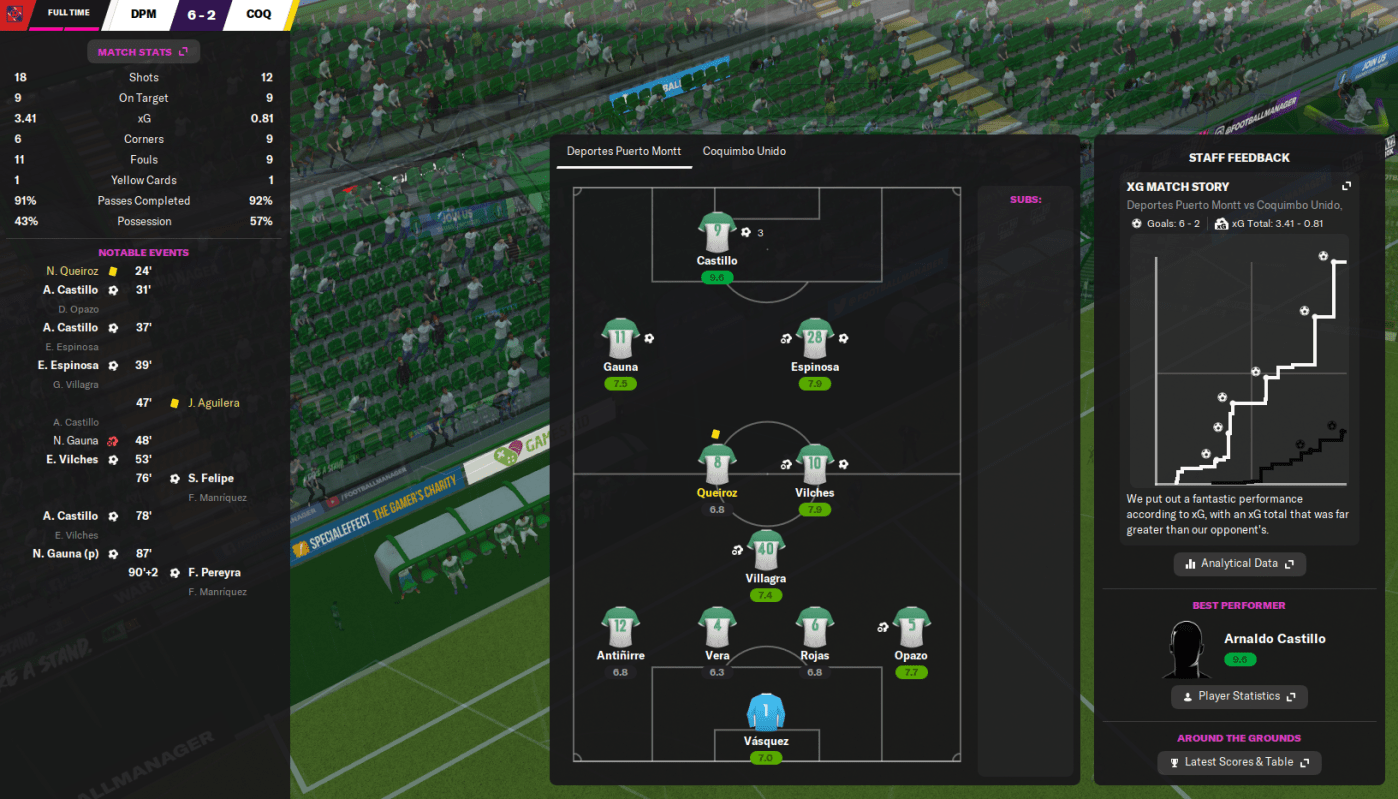Open Analytical Data
Viewport: 1398px width, 799px height.
[x=1239, y=564]
